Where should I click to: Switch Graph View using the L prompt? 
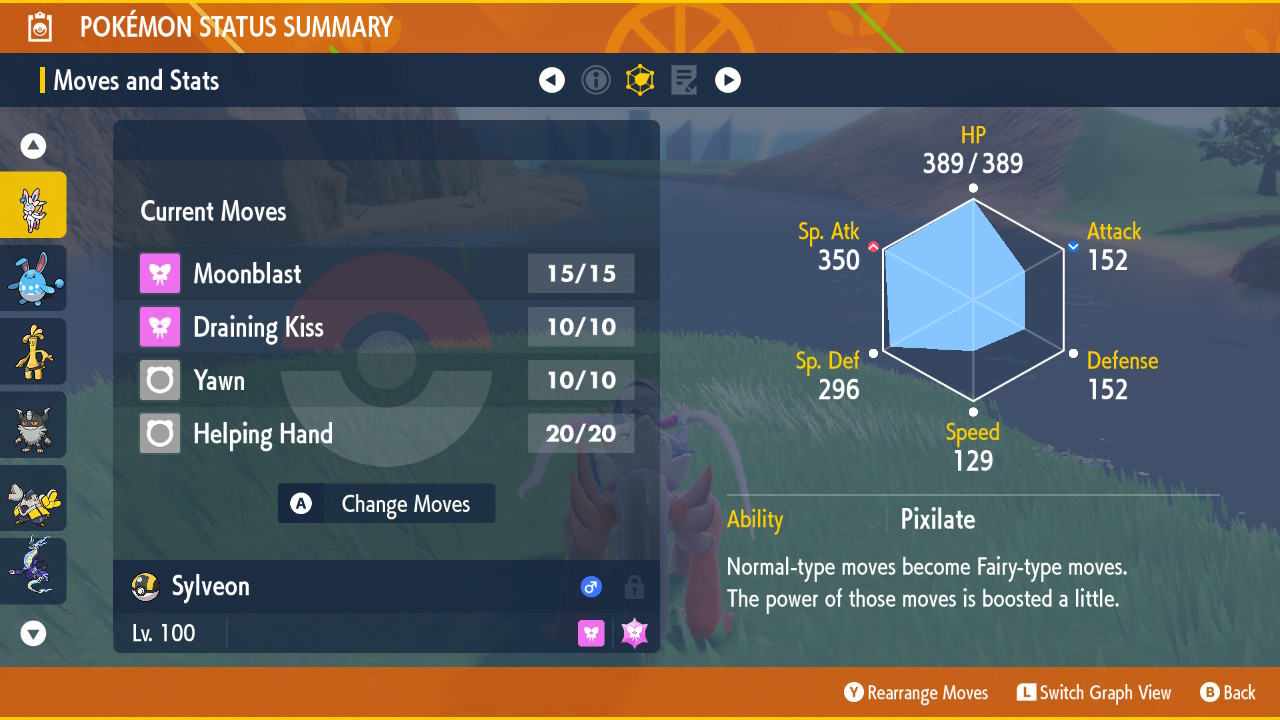point(1094,692)
